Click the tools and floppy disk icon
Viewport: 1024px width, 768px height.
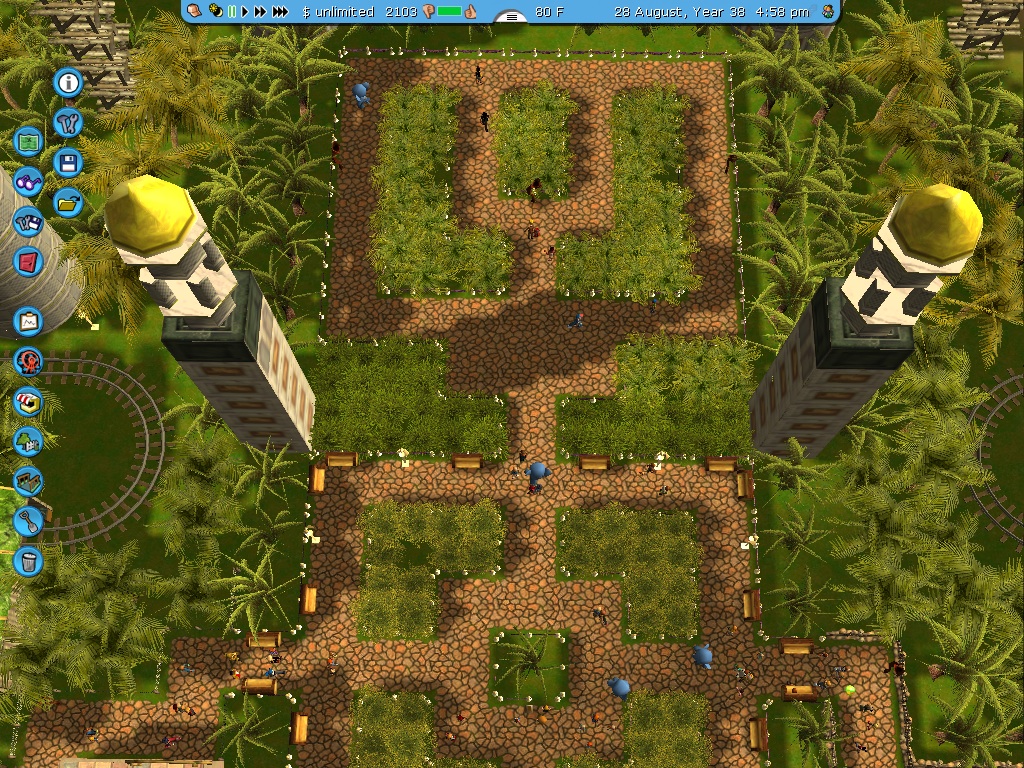29,222
